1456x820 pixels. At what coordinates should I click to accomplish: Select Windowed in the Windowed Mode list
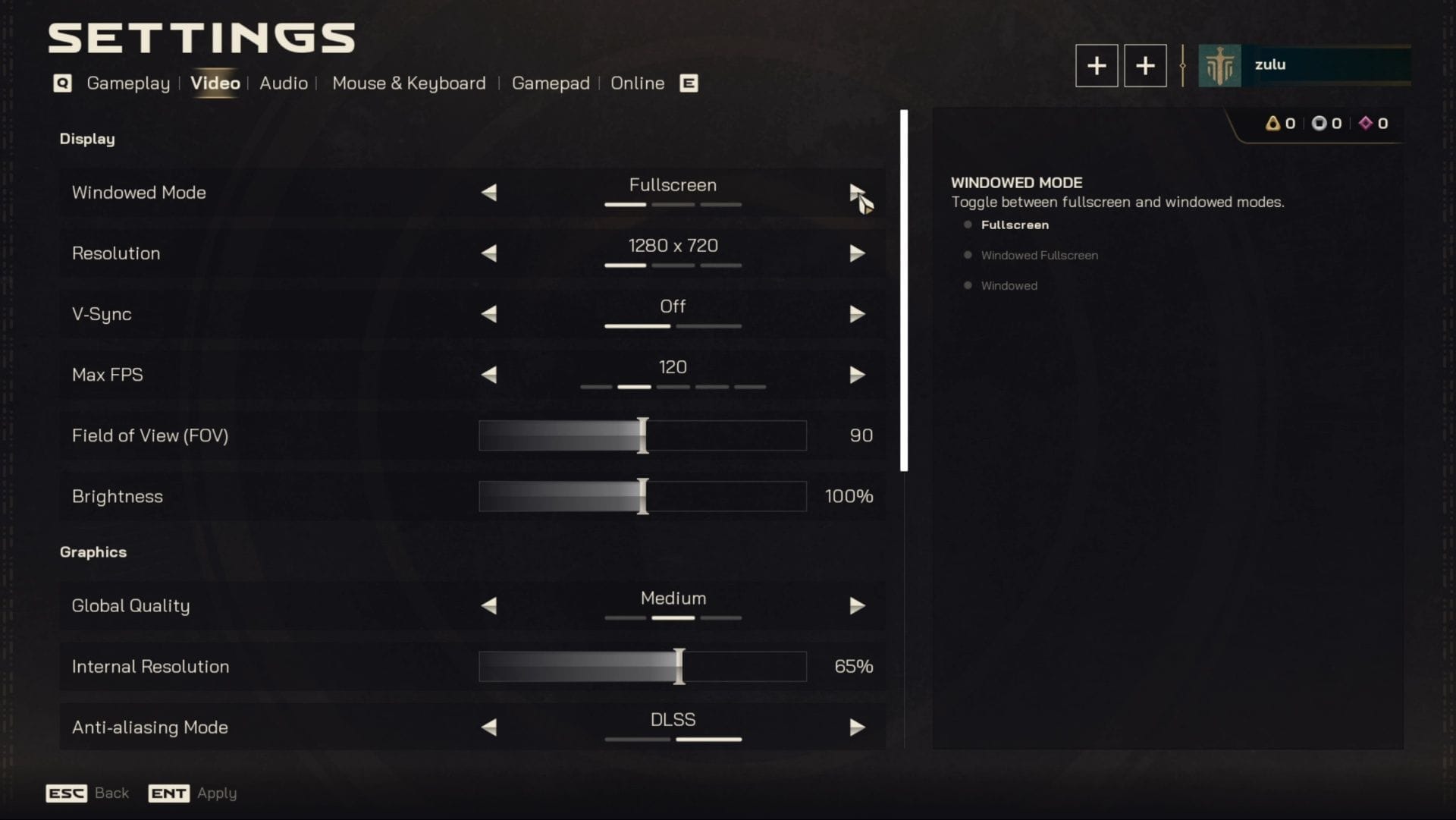click(1009, 285)
